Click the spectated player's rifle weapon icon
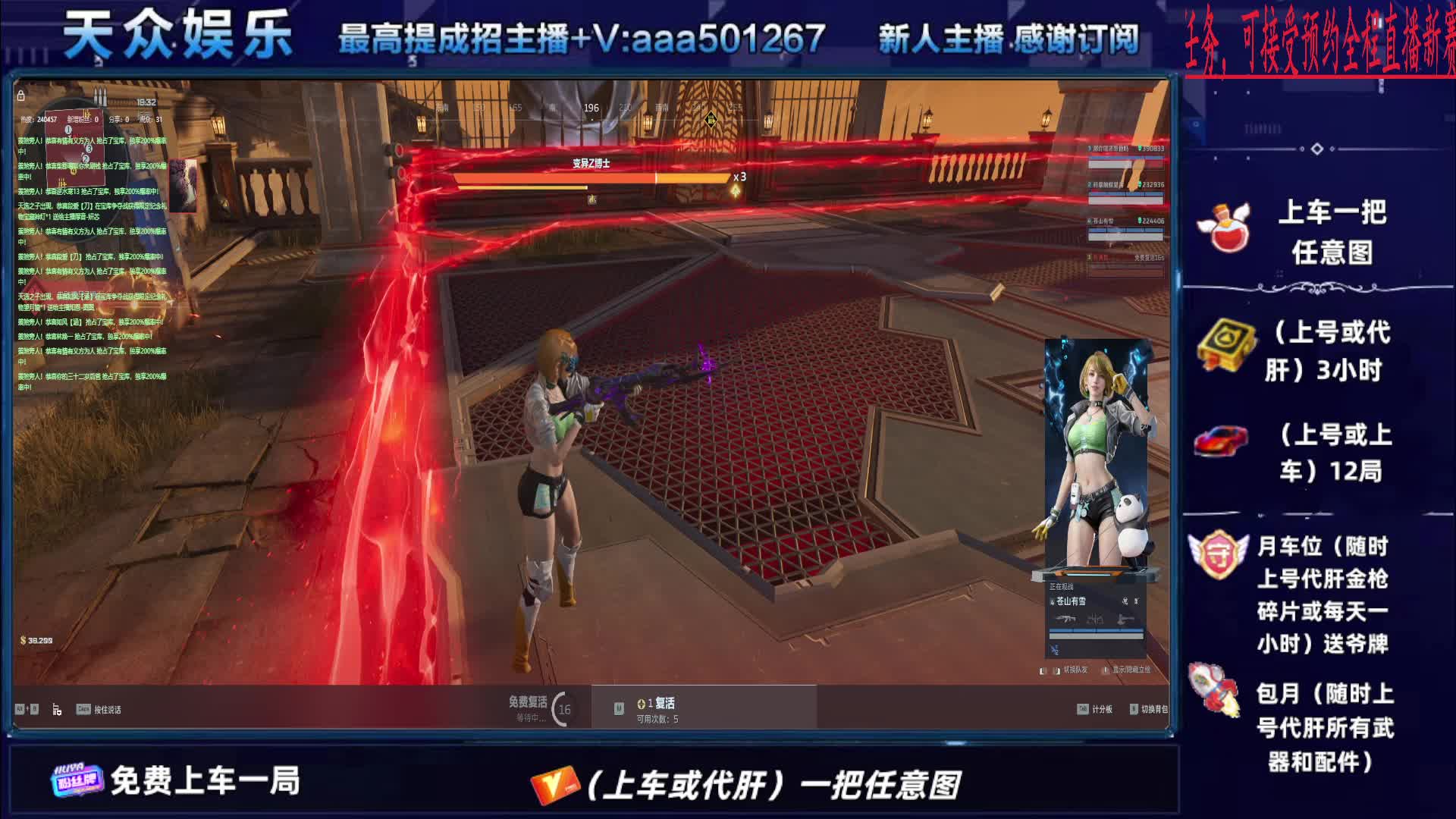This screenshot has height=819, width=1456. click(1065, 620)
